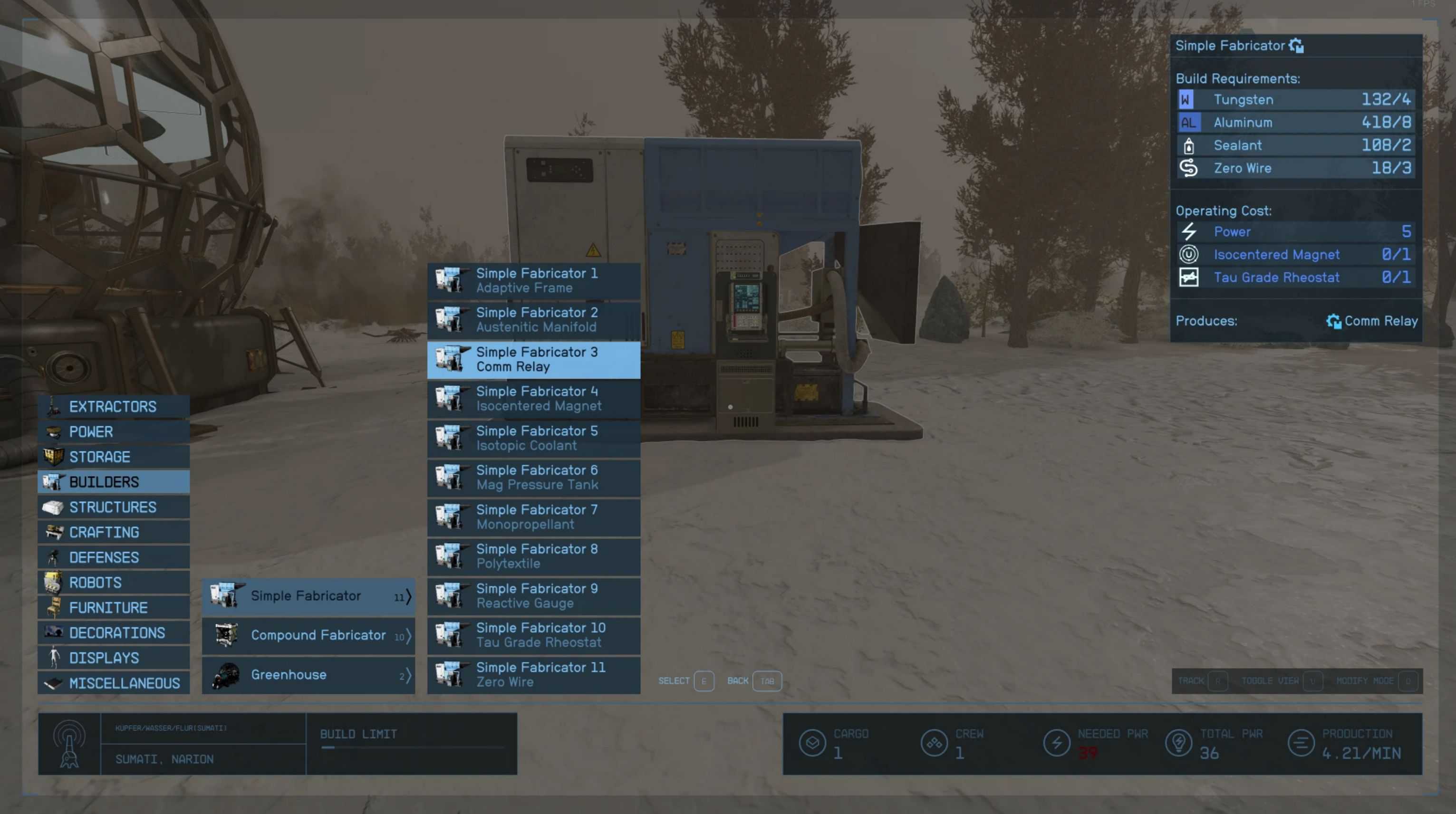
Task: Pick the Isocentered Magnet fabricator
Action: (533, 399)
